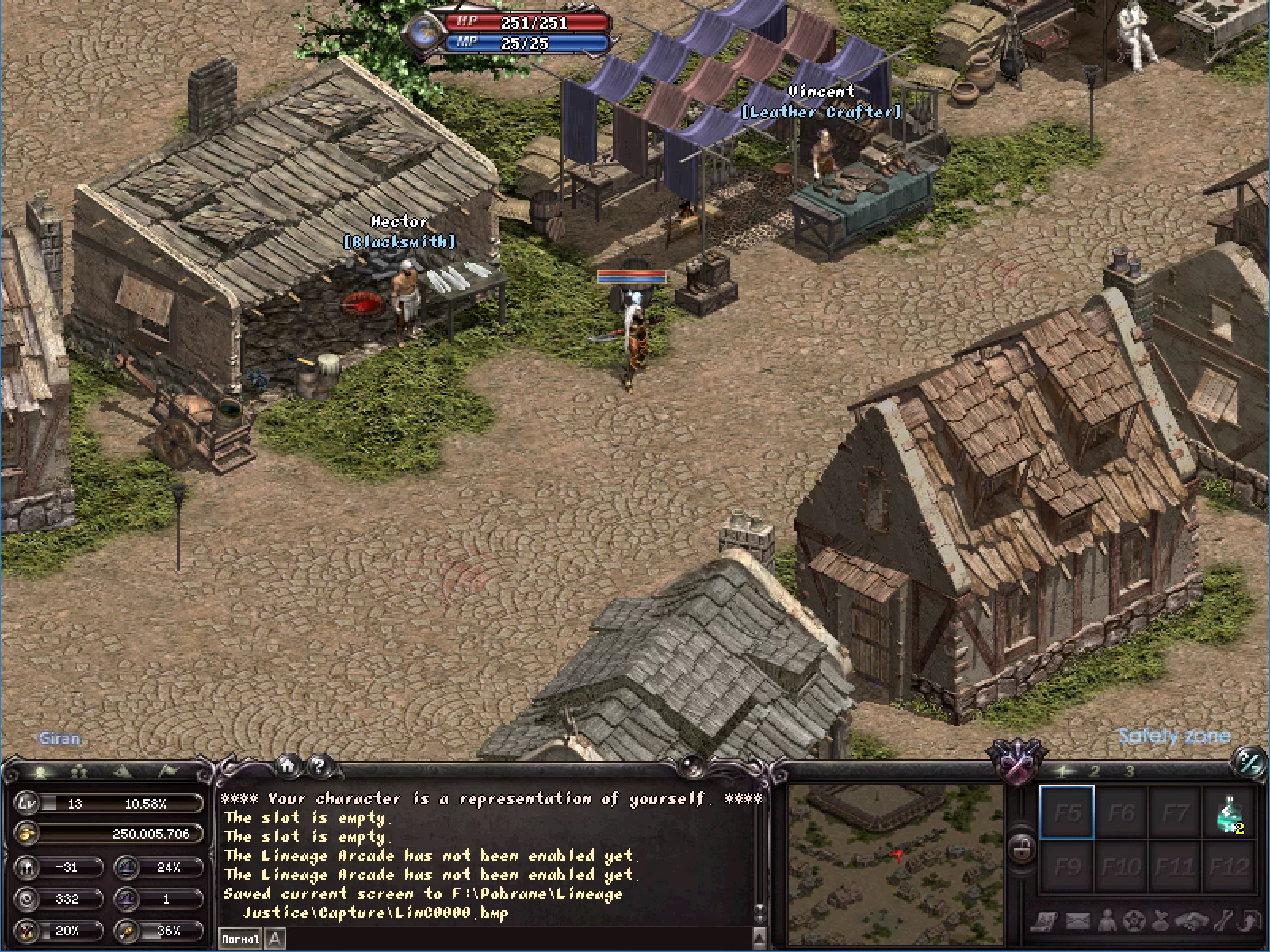
Task: Click the round percent button above hotbar
Action: [x=1250, y=763]
